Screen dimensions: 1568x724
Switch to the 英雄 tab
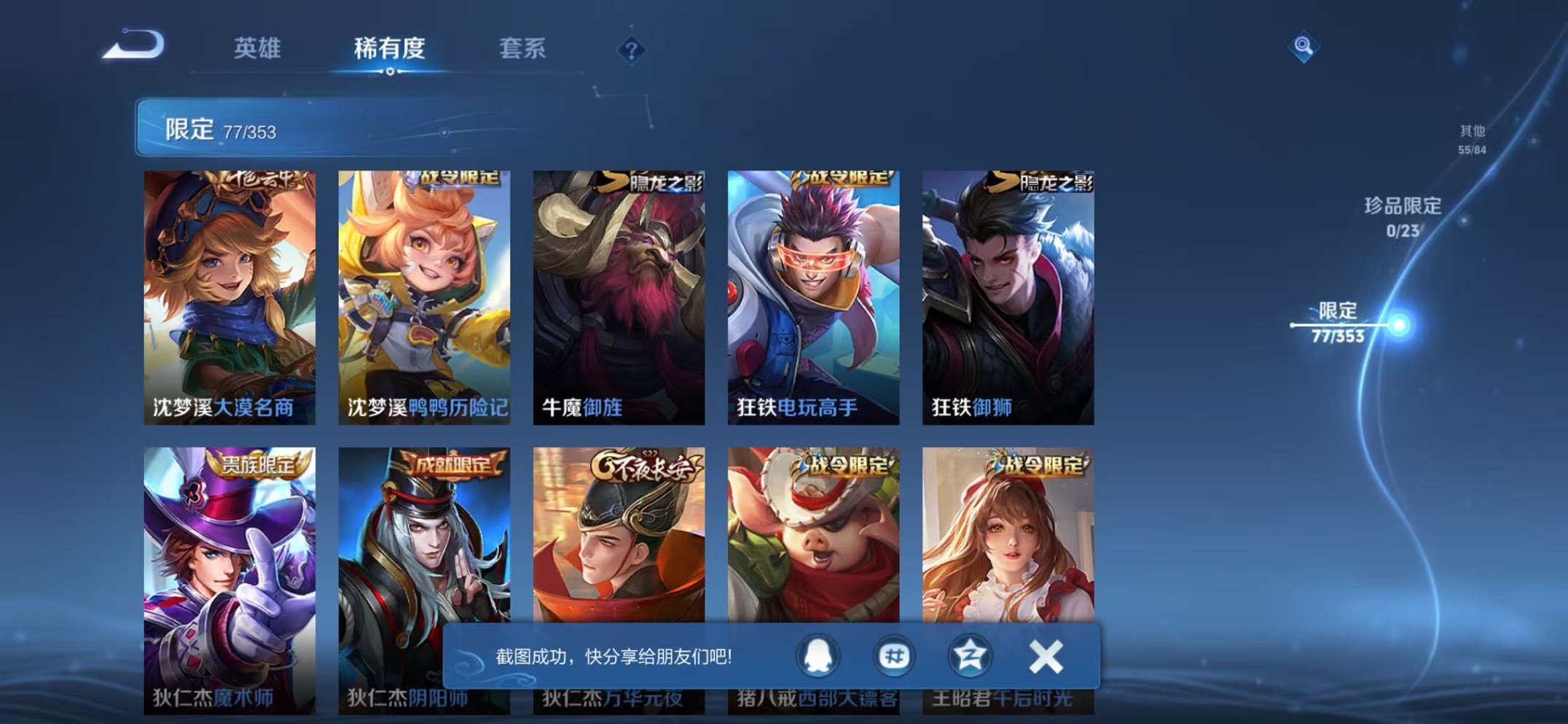(259, 48)
